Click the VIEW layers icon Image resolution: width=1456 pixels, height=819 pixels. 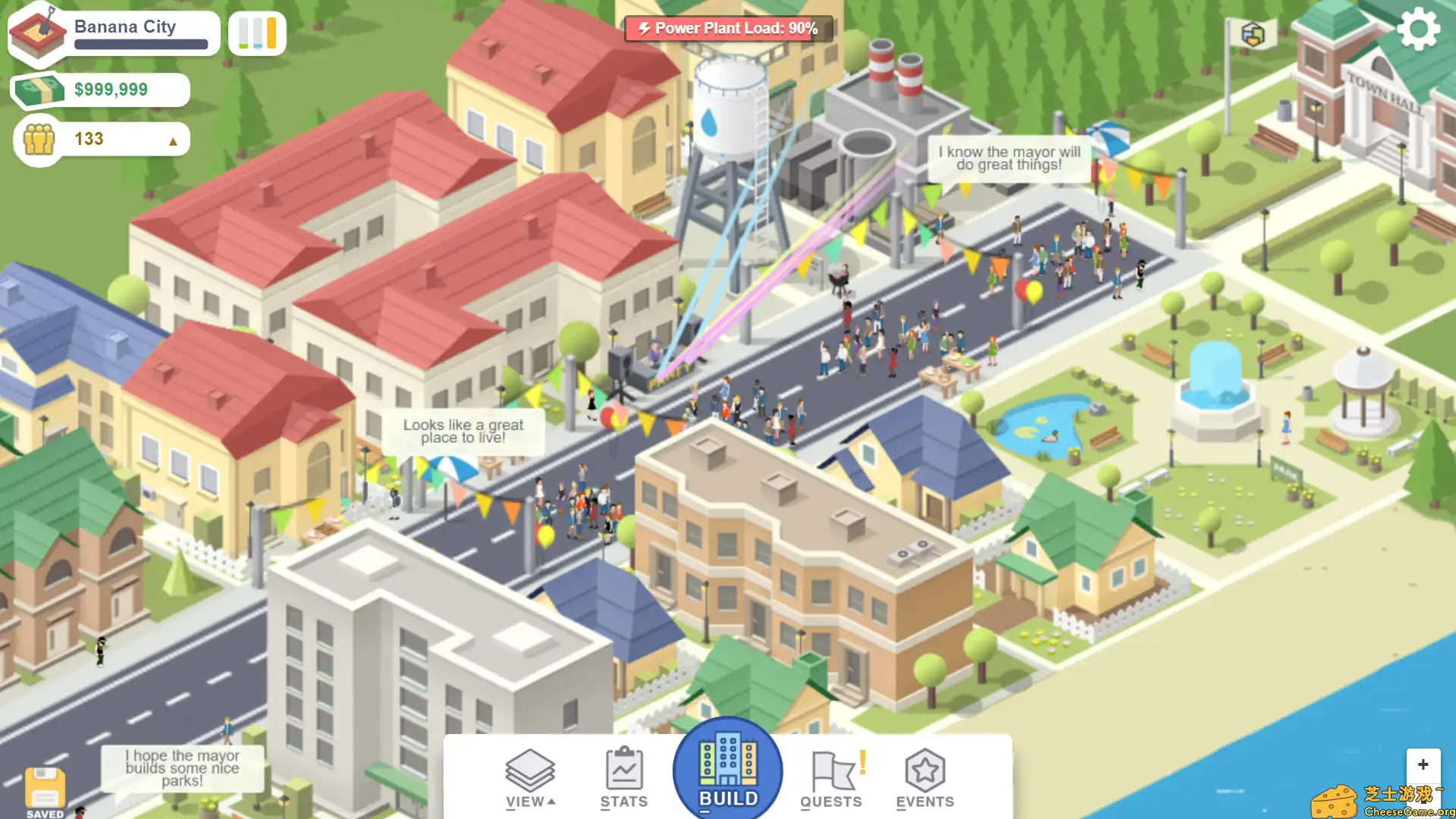(x=530, y=770)
